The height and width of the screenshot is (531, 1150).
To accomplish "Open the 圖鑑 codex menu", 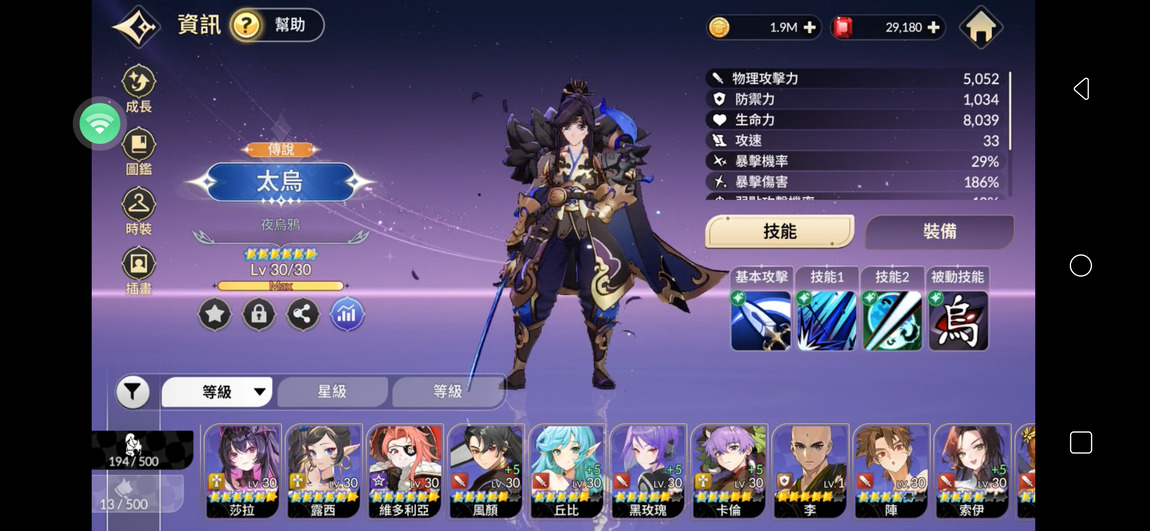I will 139,151.
